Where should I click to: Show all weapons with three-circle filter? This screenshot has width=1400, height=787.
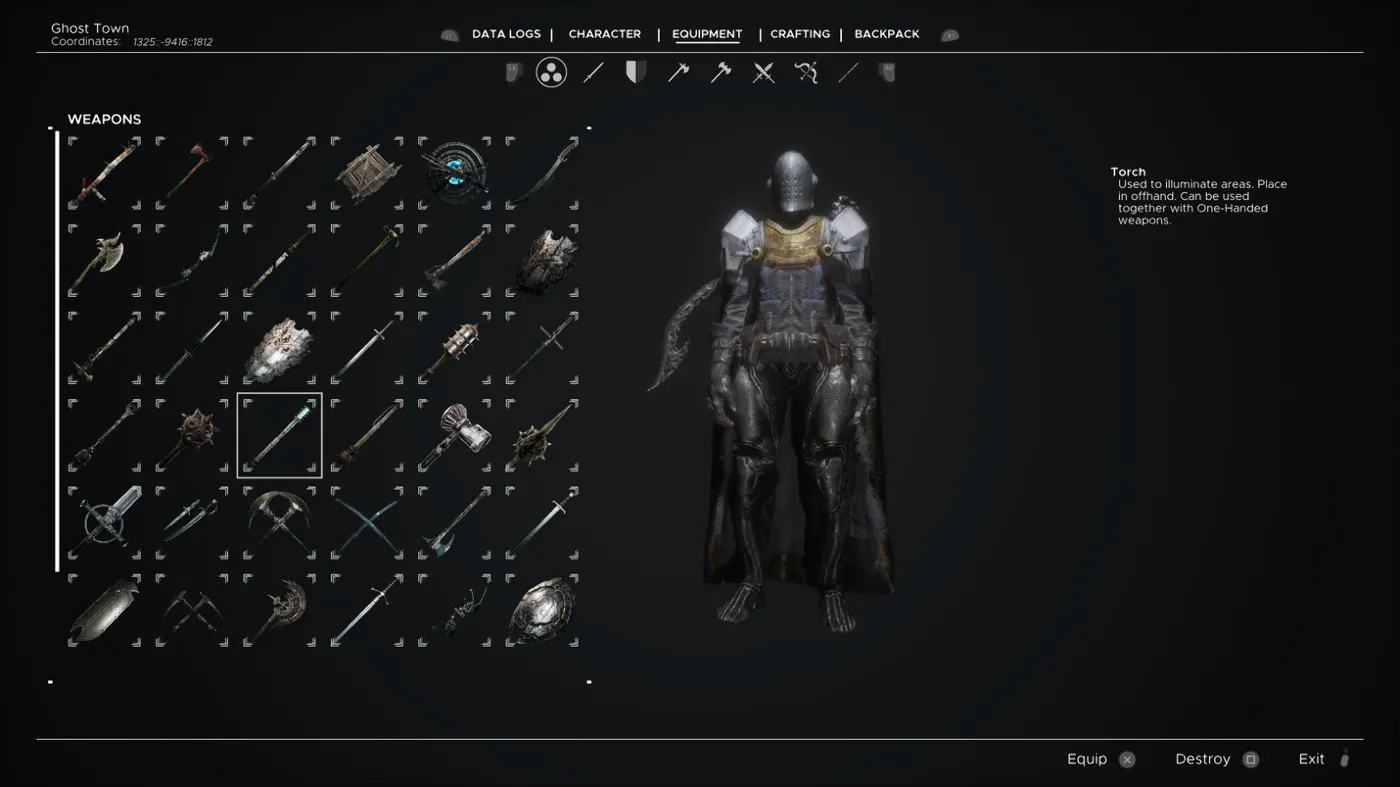pyautogui.click(x=551, y=72)
